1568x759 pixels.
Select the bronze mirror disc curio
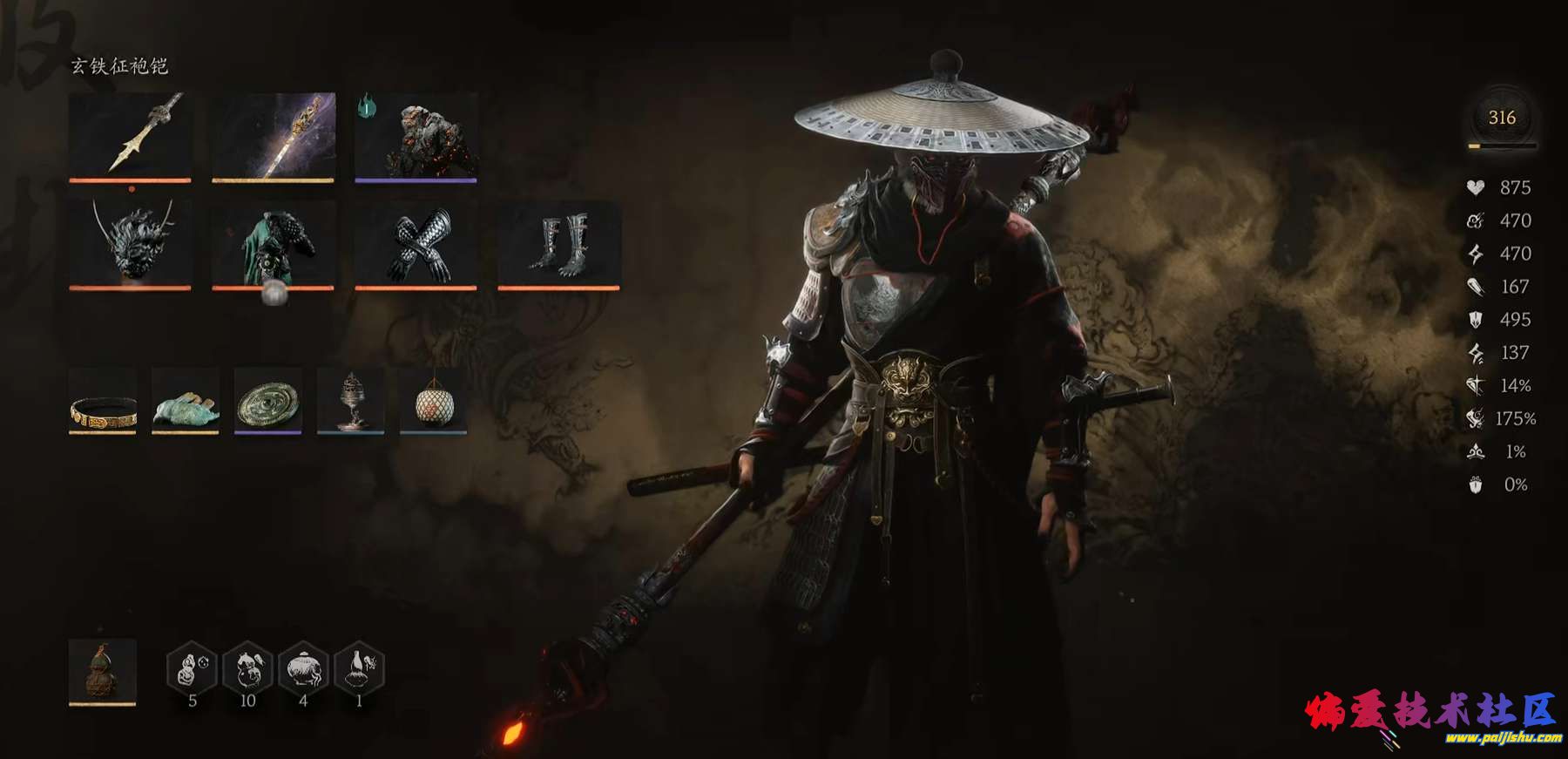(x=268, y=401)
